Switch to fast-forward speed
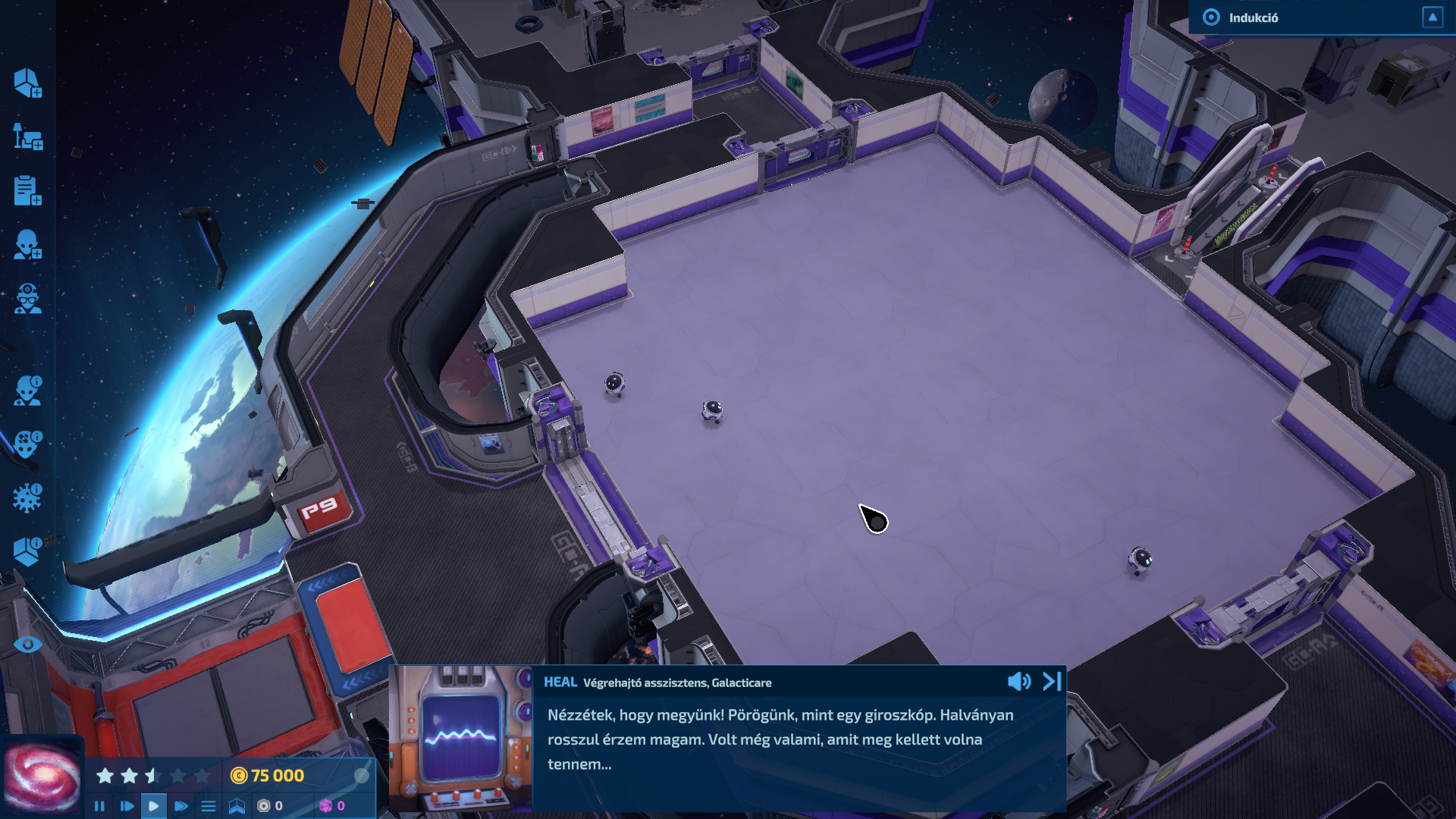1456x819 pixels. pos(181,806)
